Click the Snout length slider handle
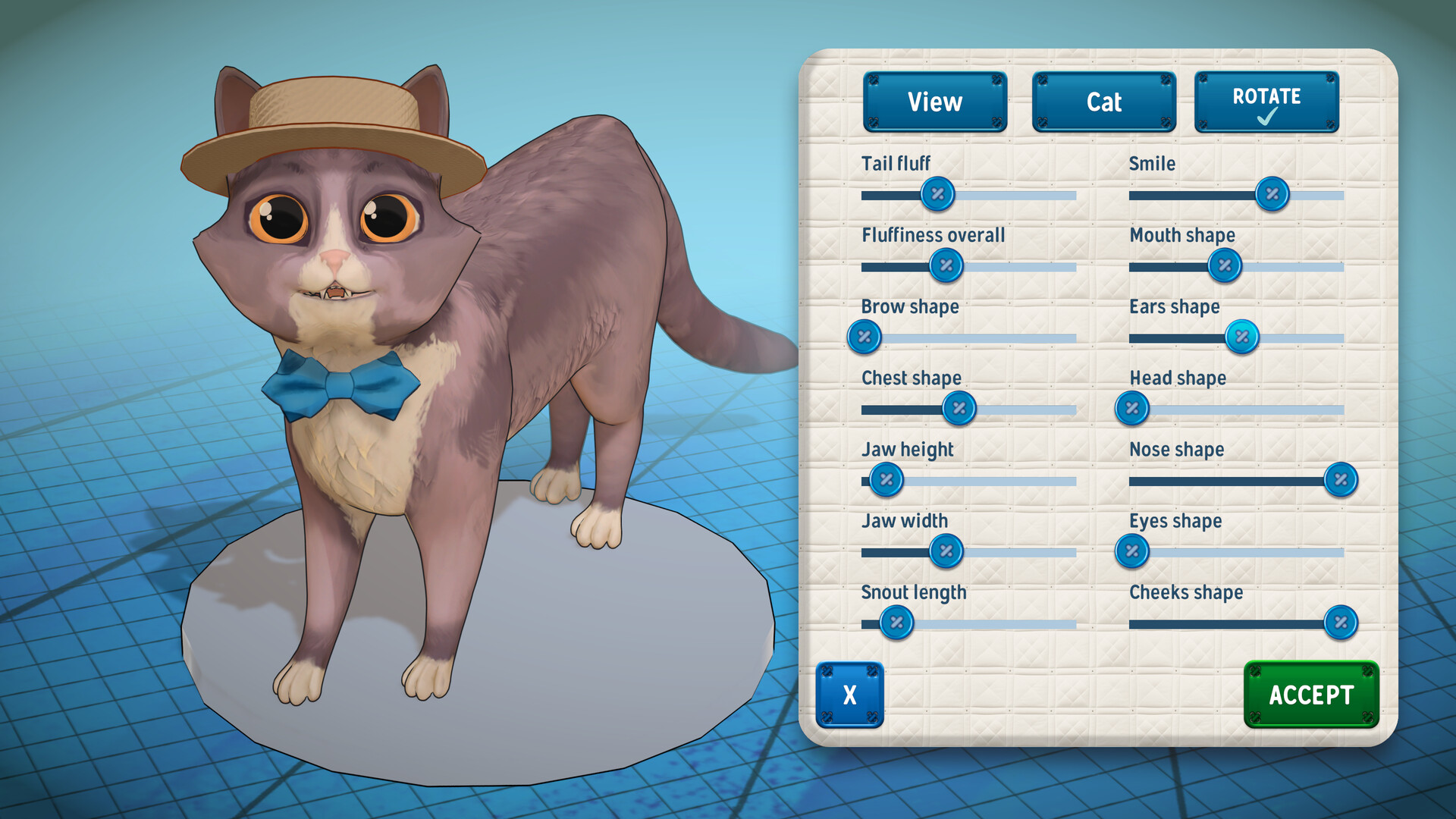The height and width of the screenshot is (819, 1456). (896, 622)
